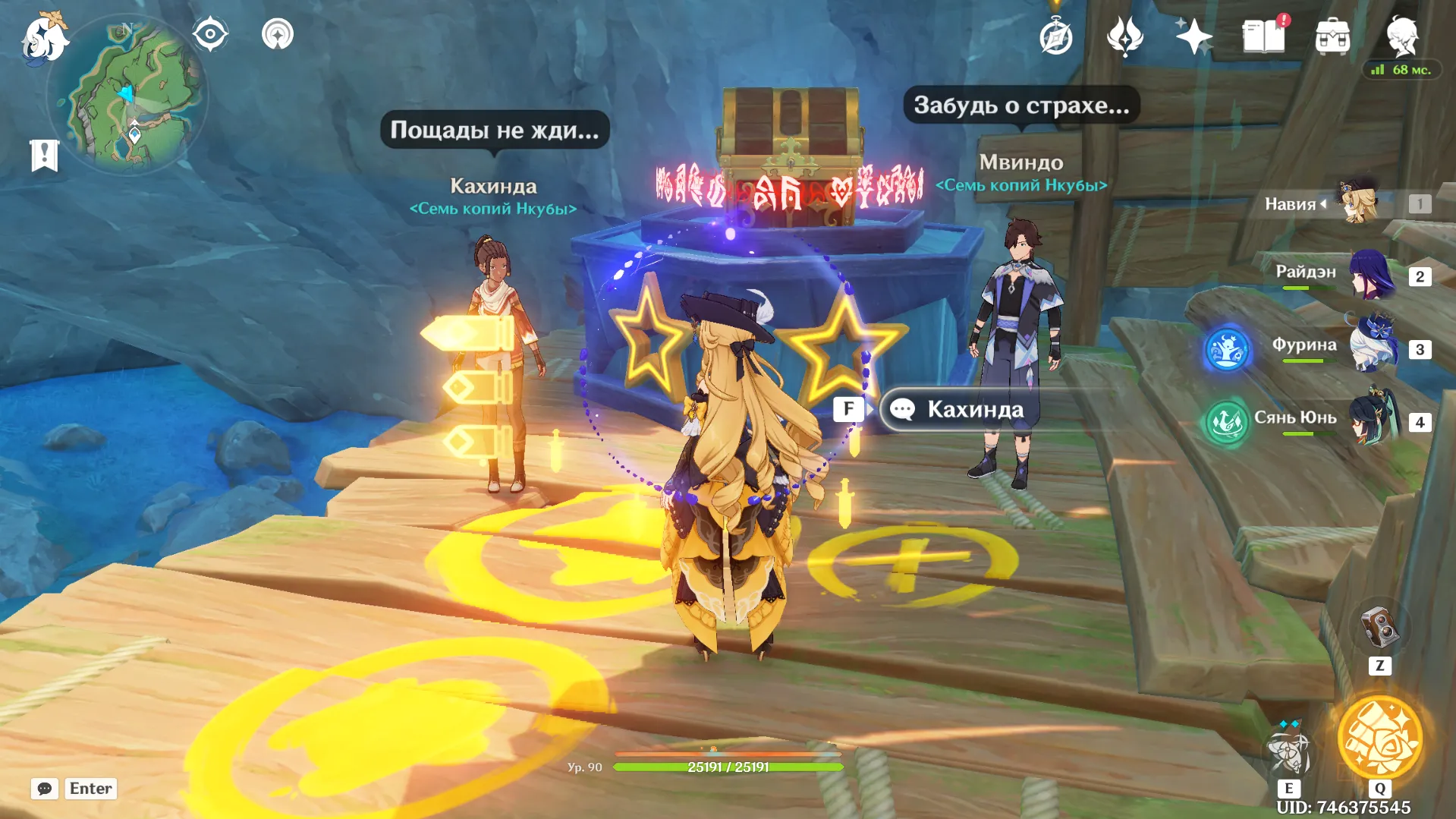Click the exploration compass icon near minimap

click(x=209, y=33)
